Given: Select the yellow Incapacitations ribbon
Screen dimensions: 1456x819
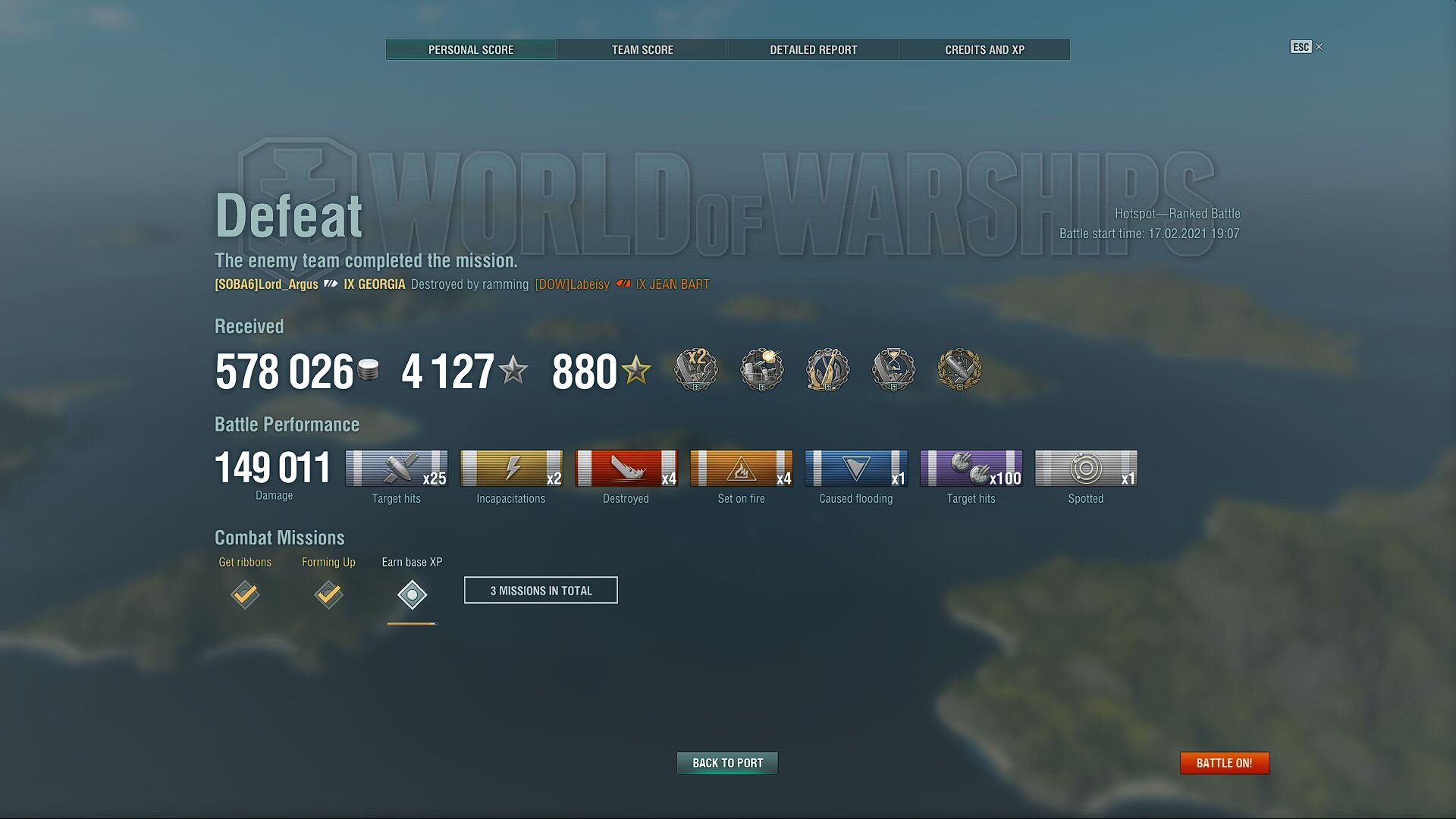Looking at the screenshot, I should (511, 469).
